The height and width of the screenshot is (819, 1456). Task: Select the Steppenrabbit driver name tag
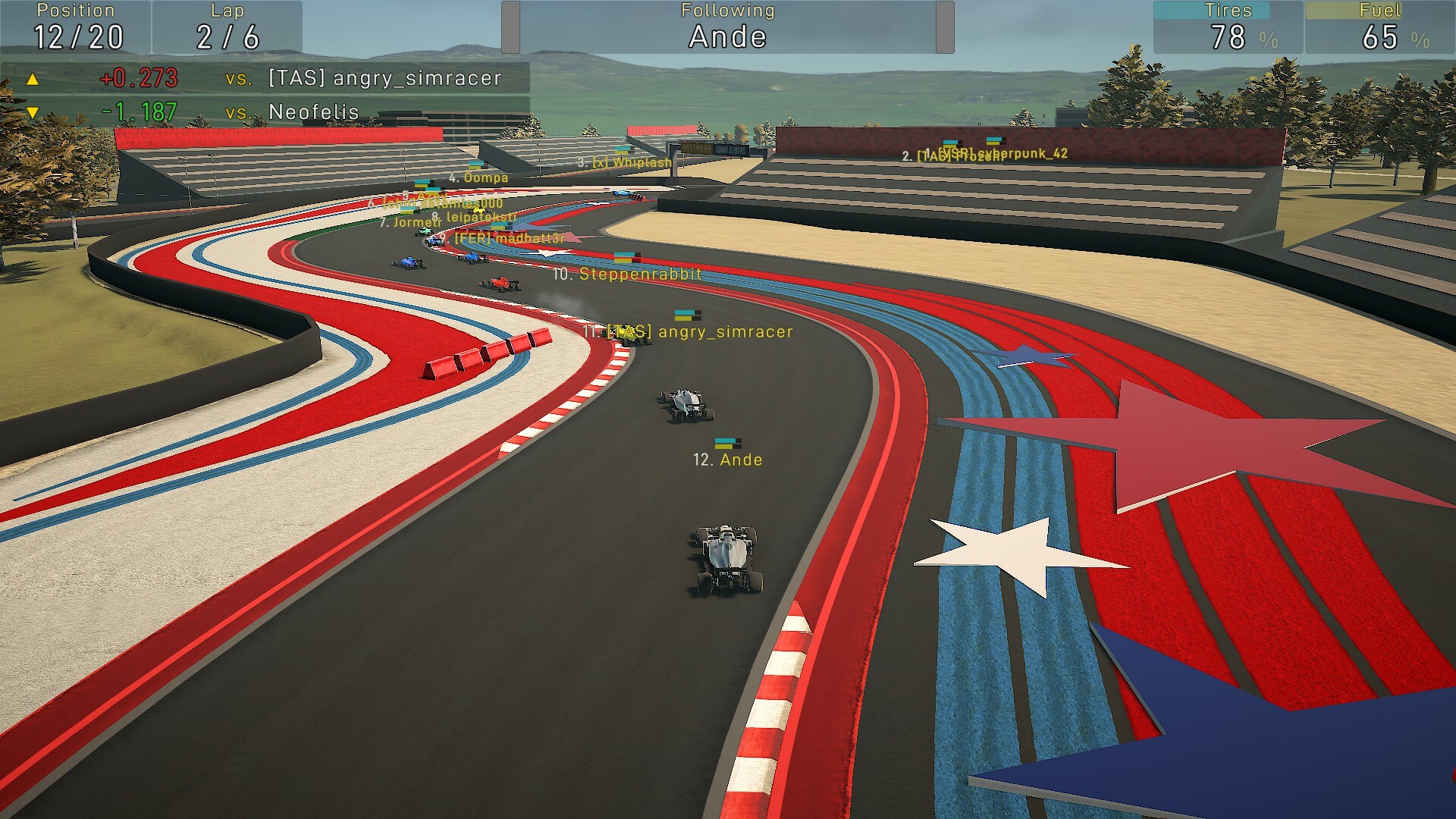tap(627, 274)
